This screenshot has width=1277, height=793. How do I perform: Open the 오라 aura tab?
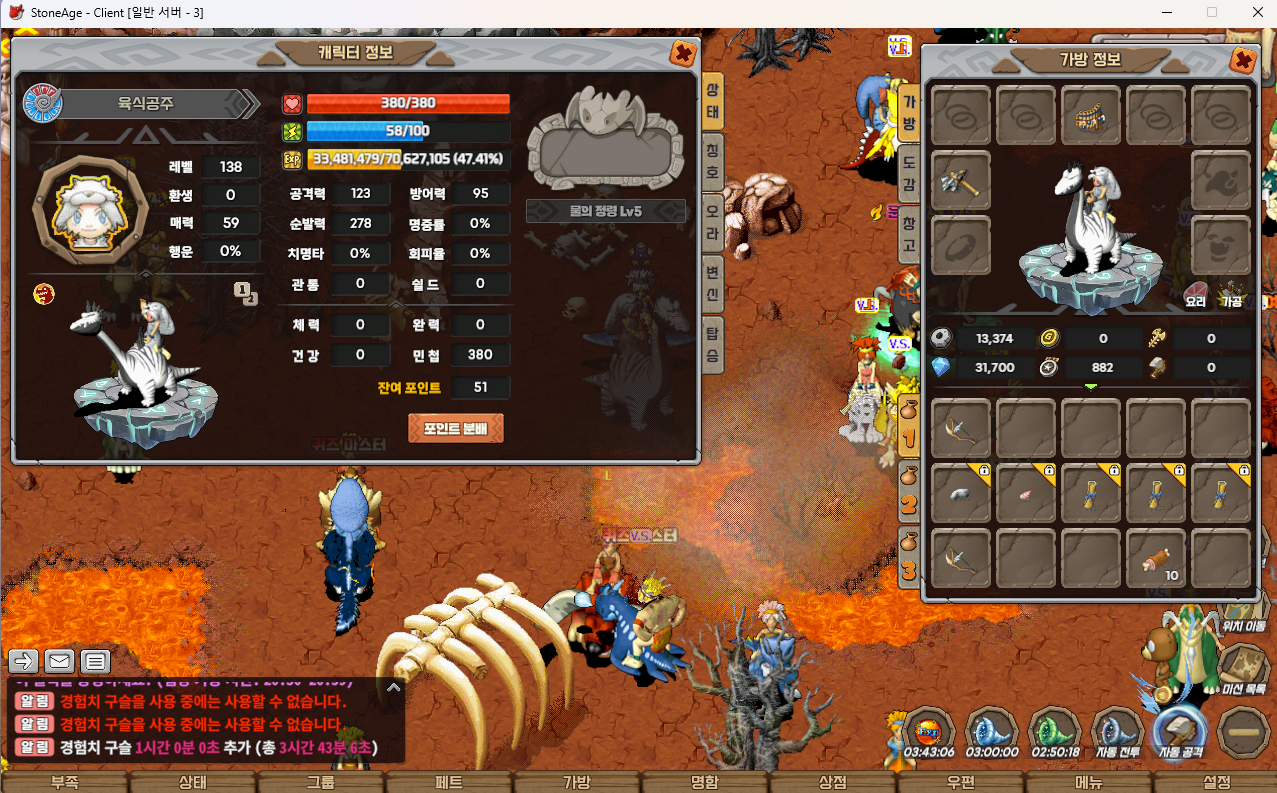pos(713,213)
